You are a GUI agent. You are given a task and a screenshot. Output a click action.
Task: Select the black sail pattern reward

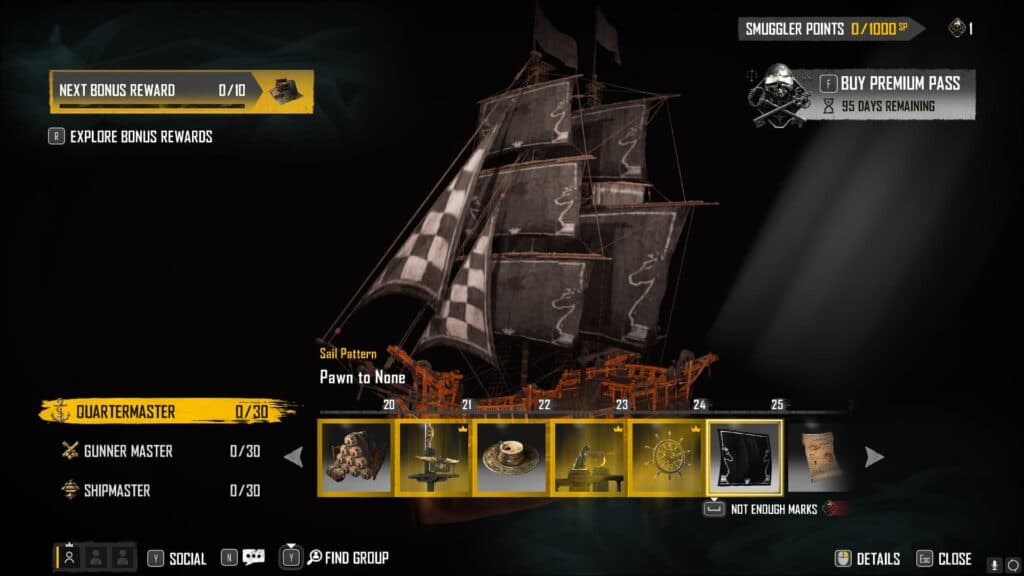tap(744, 457)
